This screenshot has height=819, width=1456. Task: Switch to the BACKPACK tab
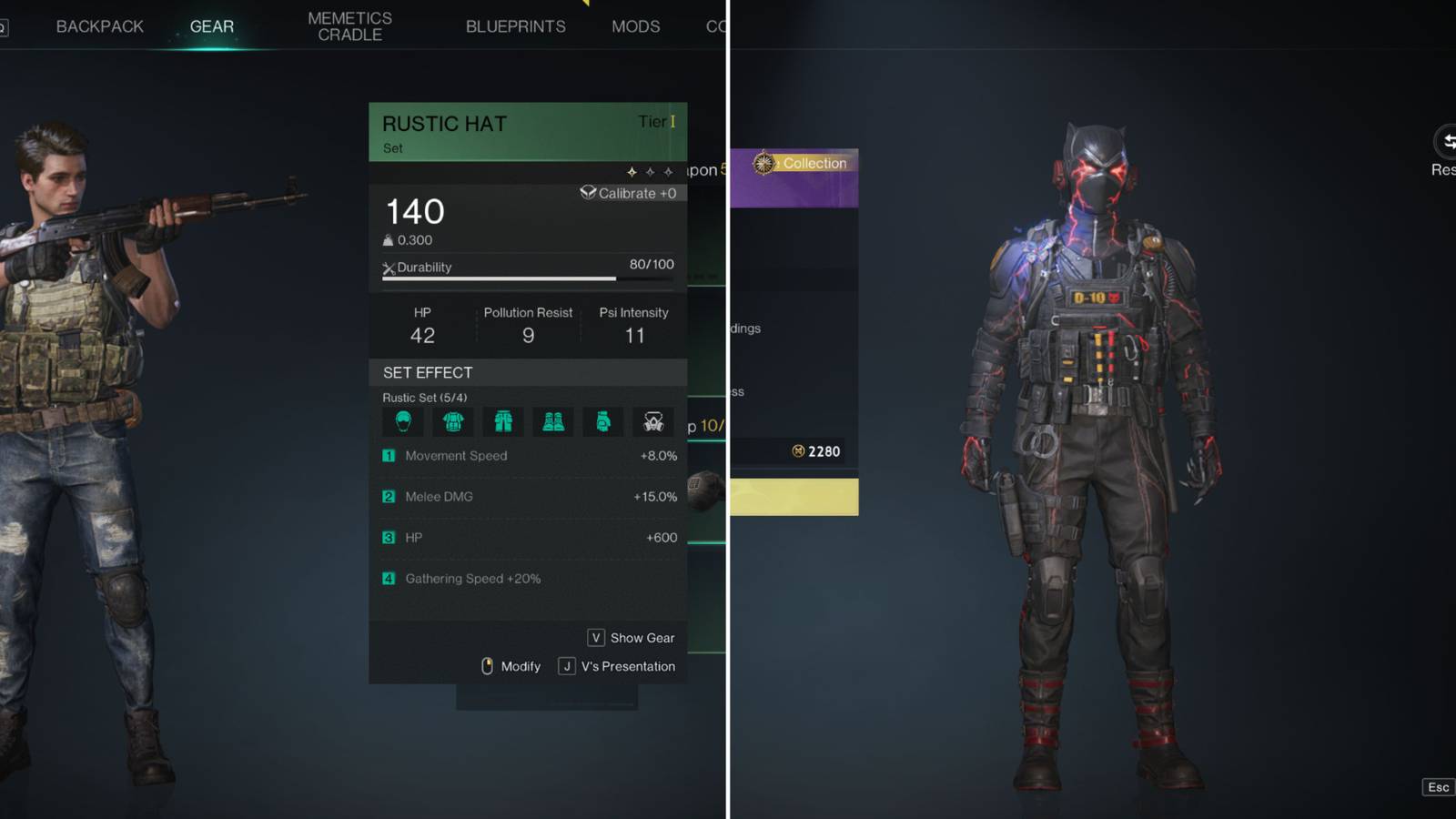coord(99,25)
